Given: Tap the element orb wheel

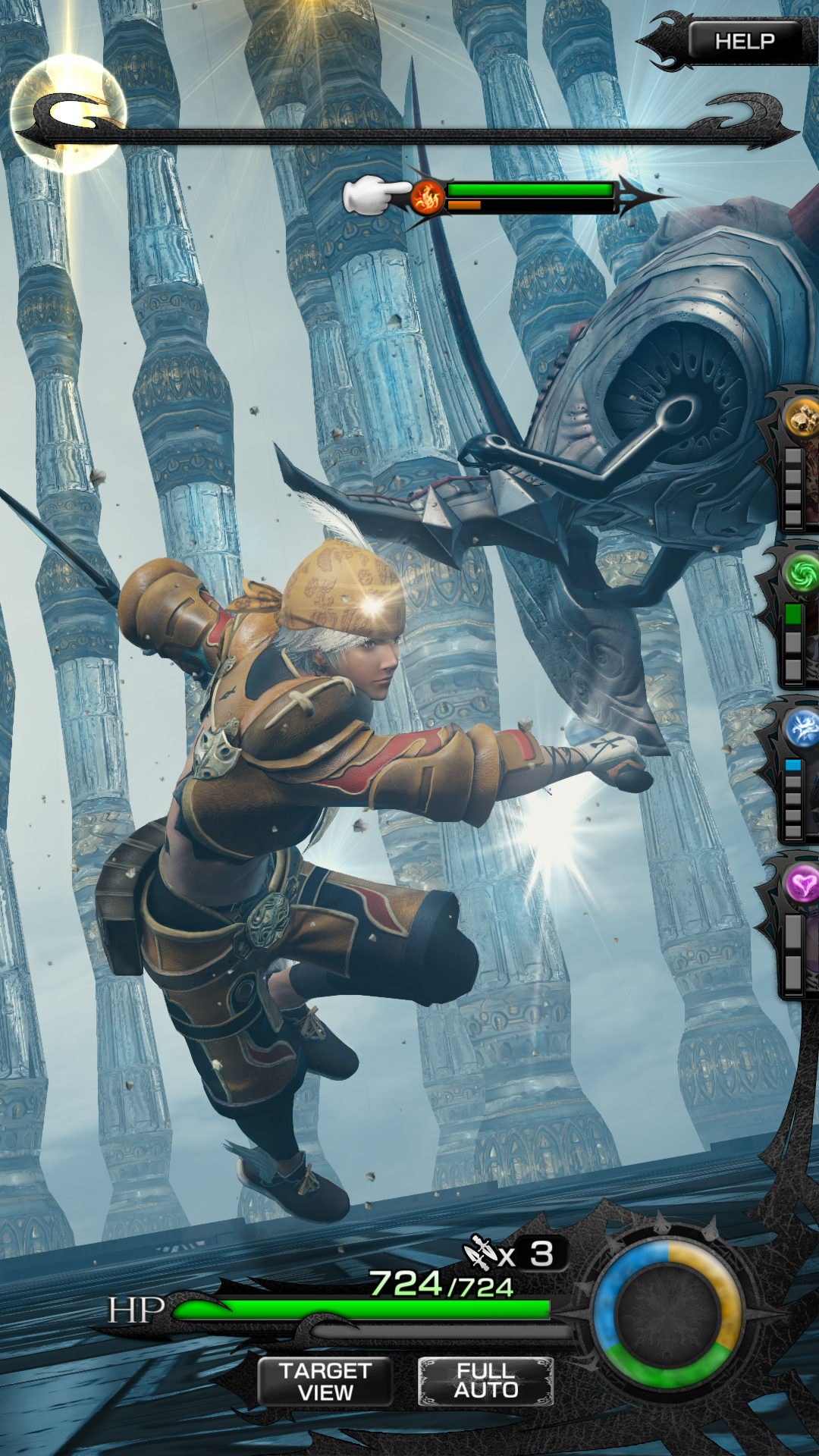Looking at the screenshot, I should [668, 1314].
